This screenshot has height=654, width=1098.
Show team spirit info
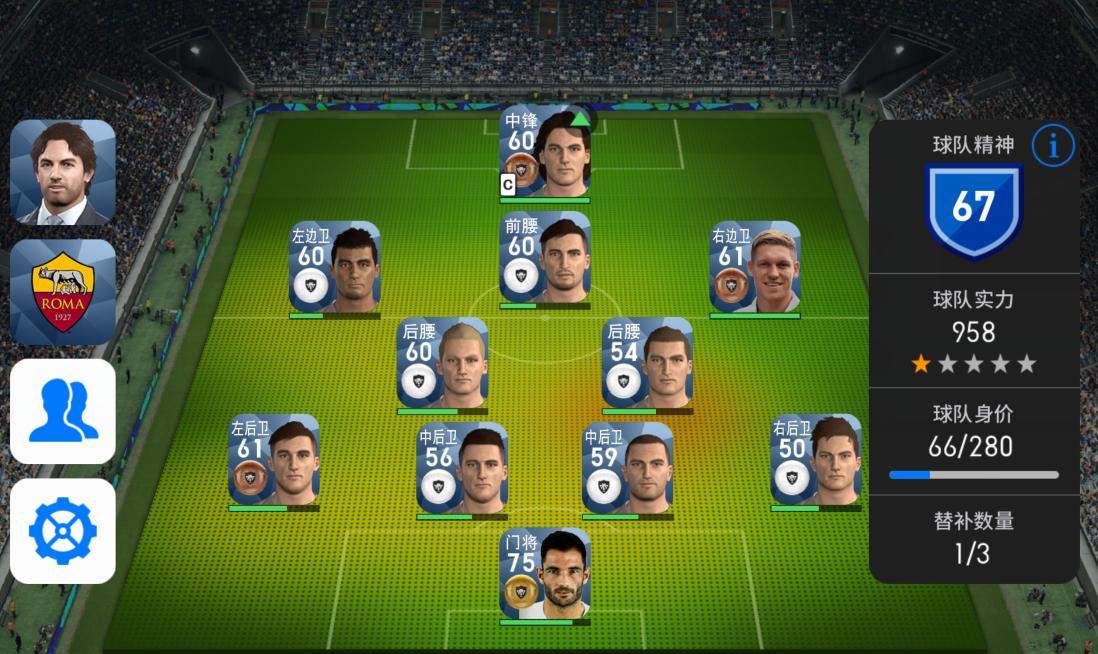tap(1052, 146)
